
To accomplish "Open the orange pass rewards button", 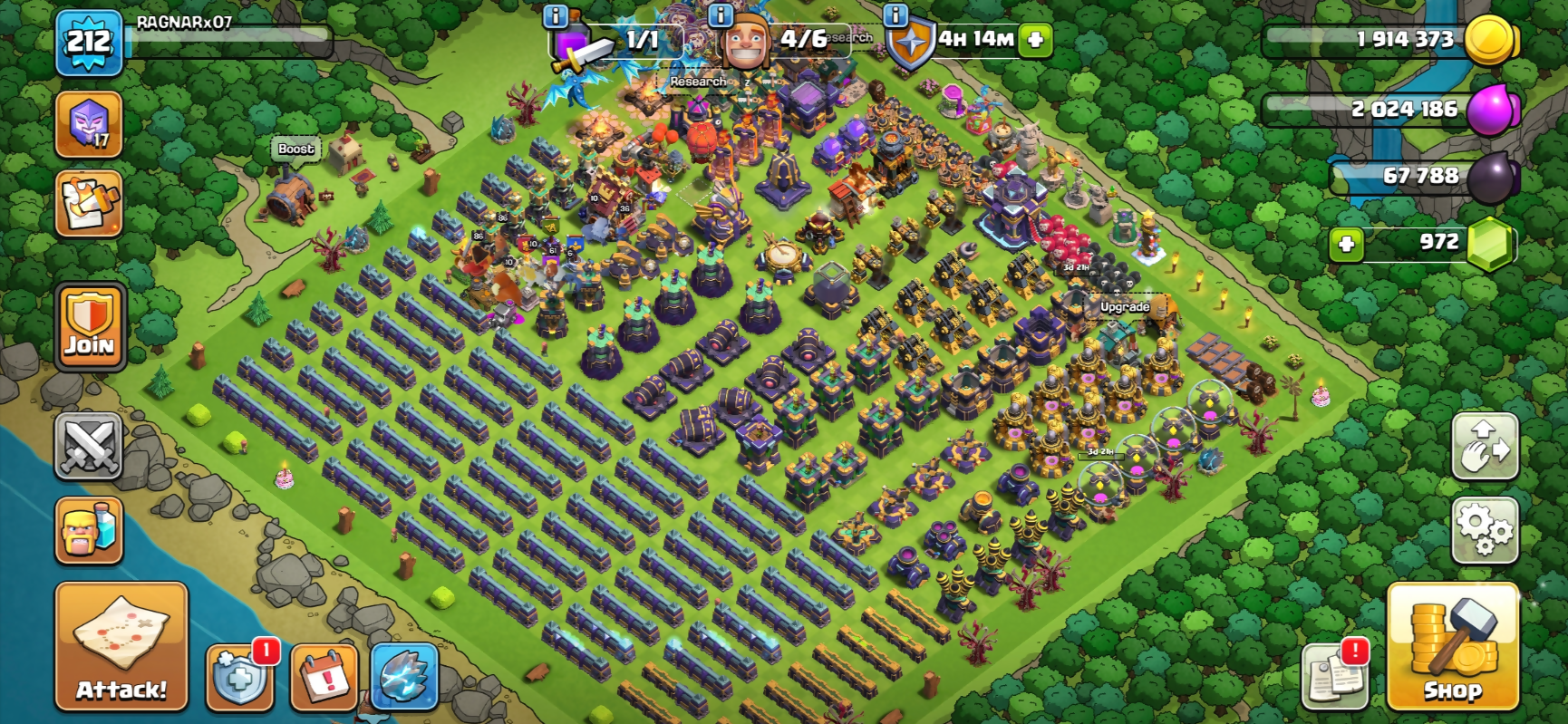I will [x=89, y=204].
